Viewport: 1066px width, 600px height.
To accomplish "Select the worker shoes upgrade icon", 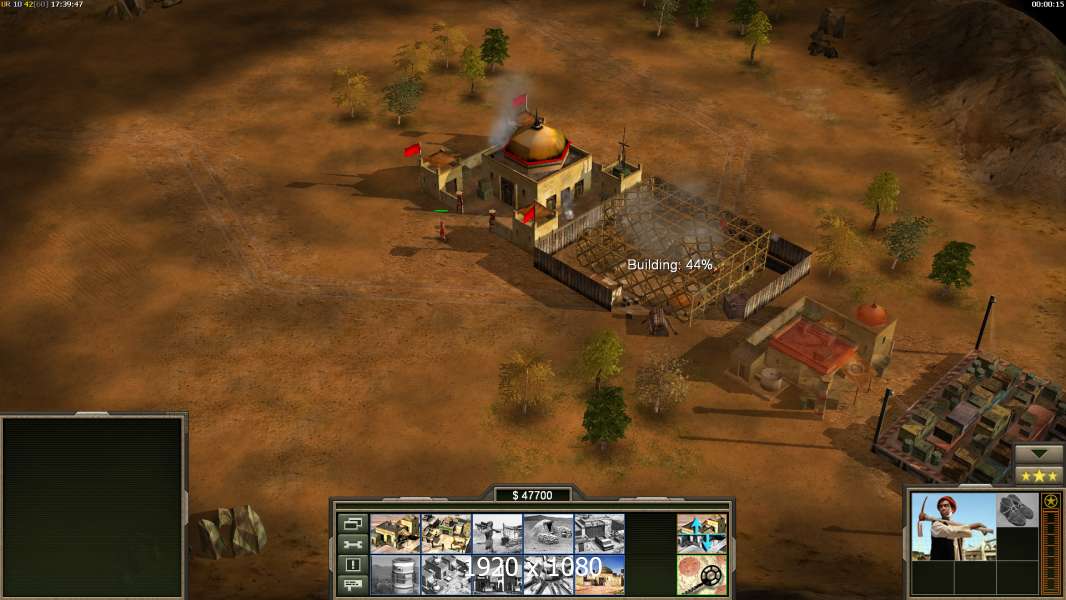I will [x=1018, y=510].
